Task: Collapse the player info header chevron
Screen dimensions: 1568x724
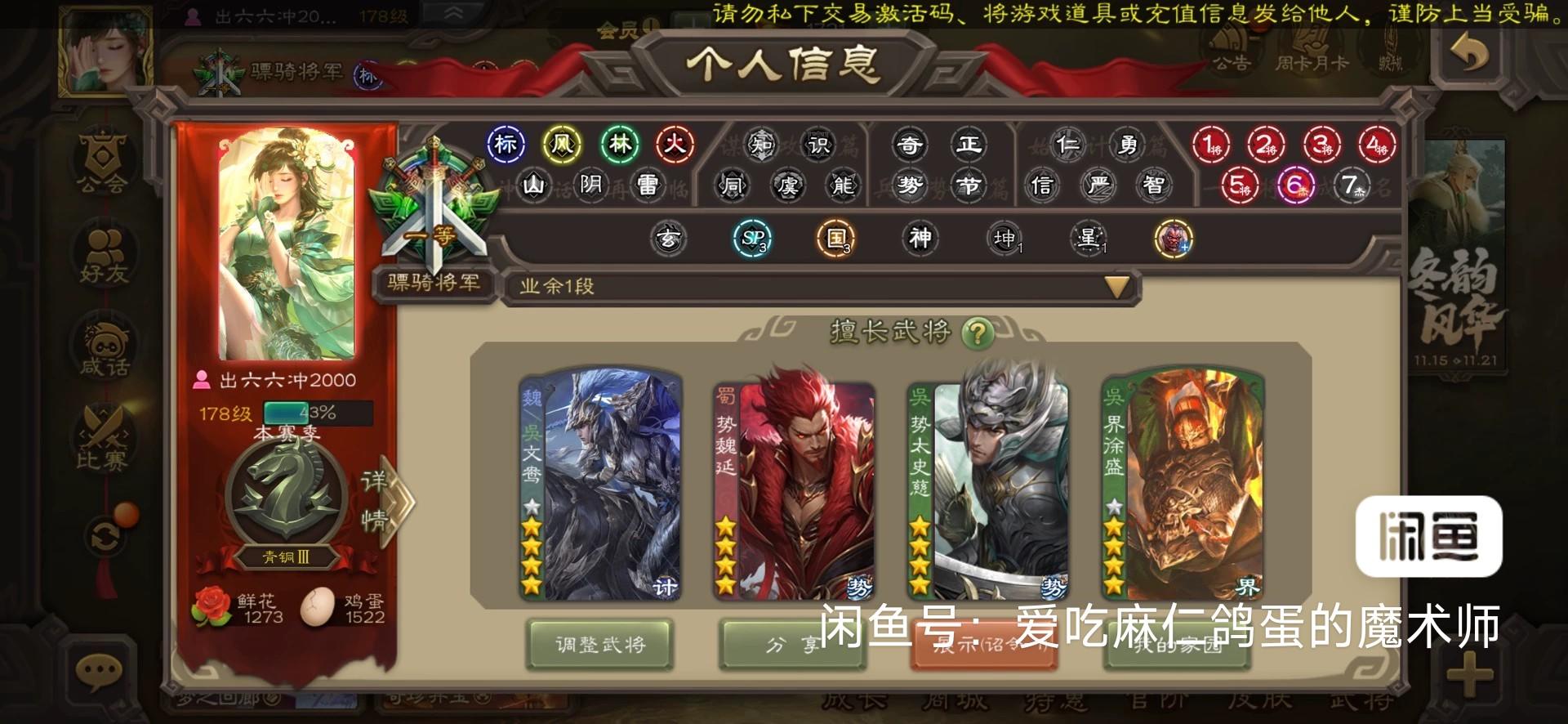Action: coord(452,12)
